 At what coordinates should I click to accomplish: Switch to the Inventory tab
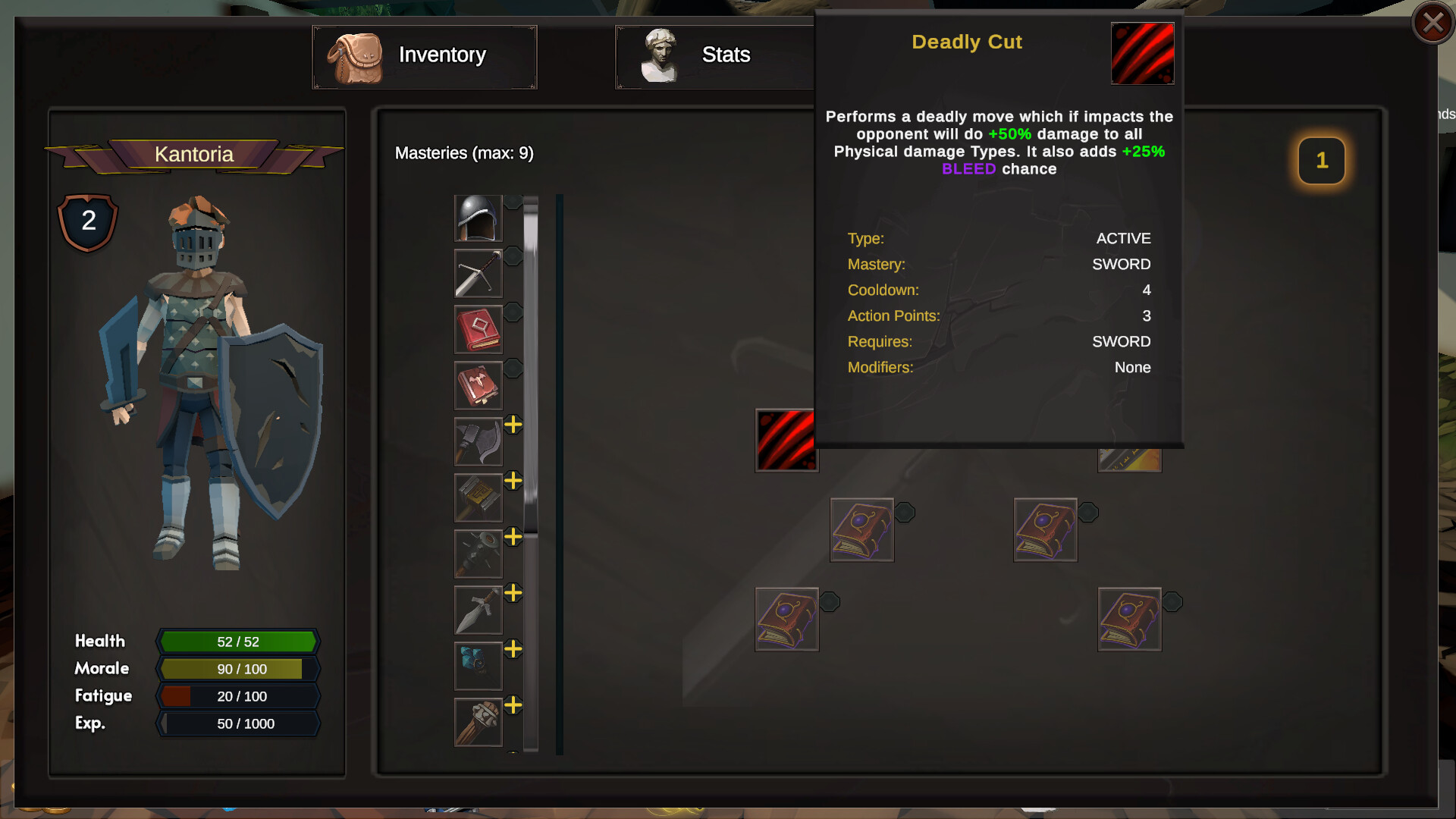tap(424, 55)
